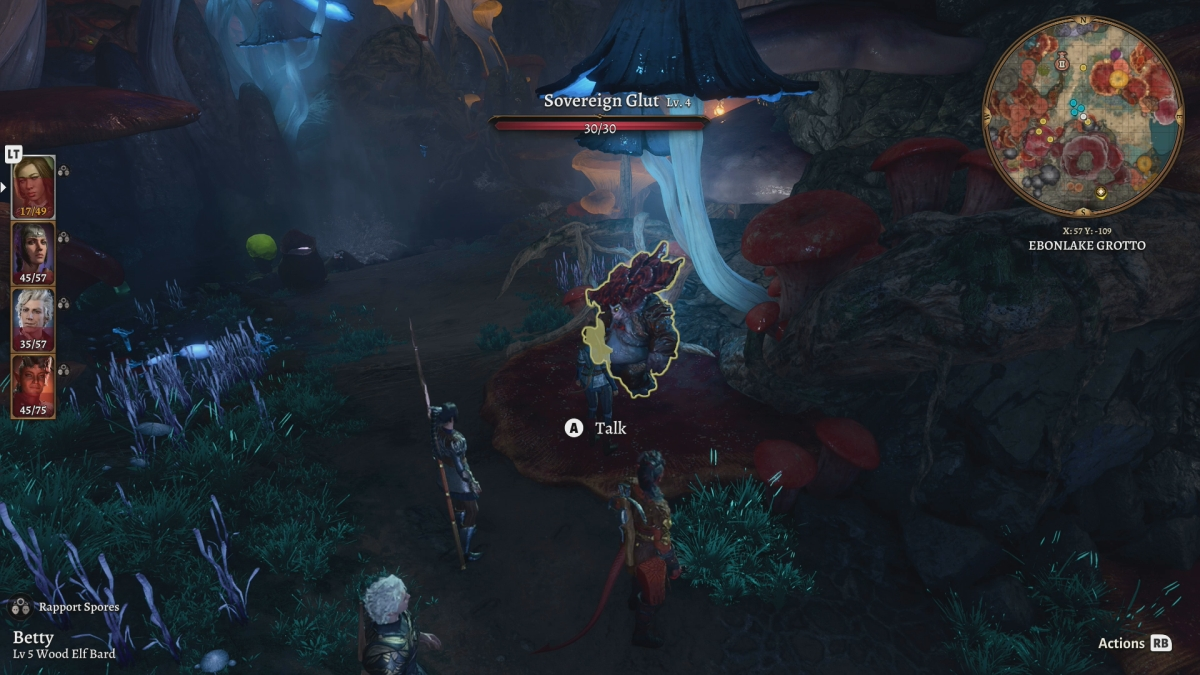The width and height of the screenshot is (1200, 675).
Task: Switch to the red horned tiefling portrait
Action: [33, 386]
